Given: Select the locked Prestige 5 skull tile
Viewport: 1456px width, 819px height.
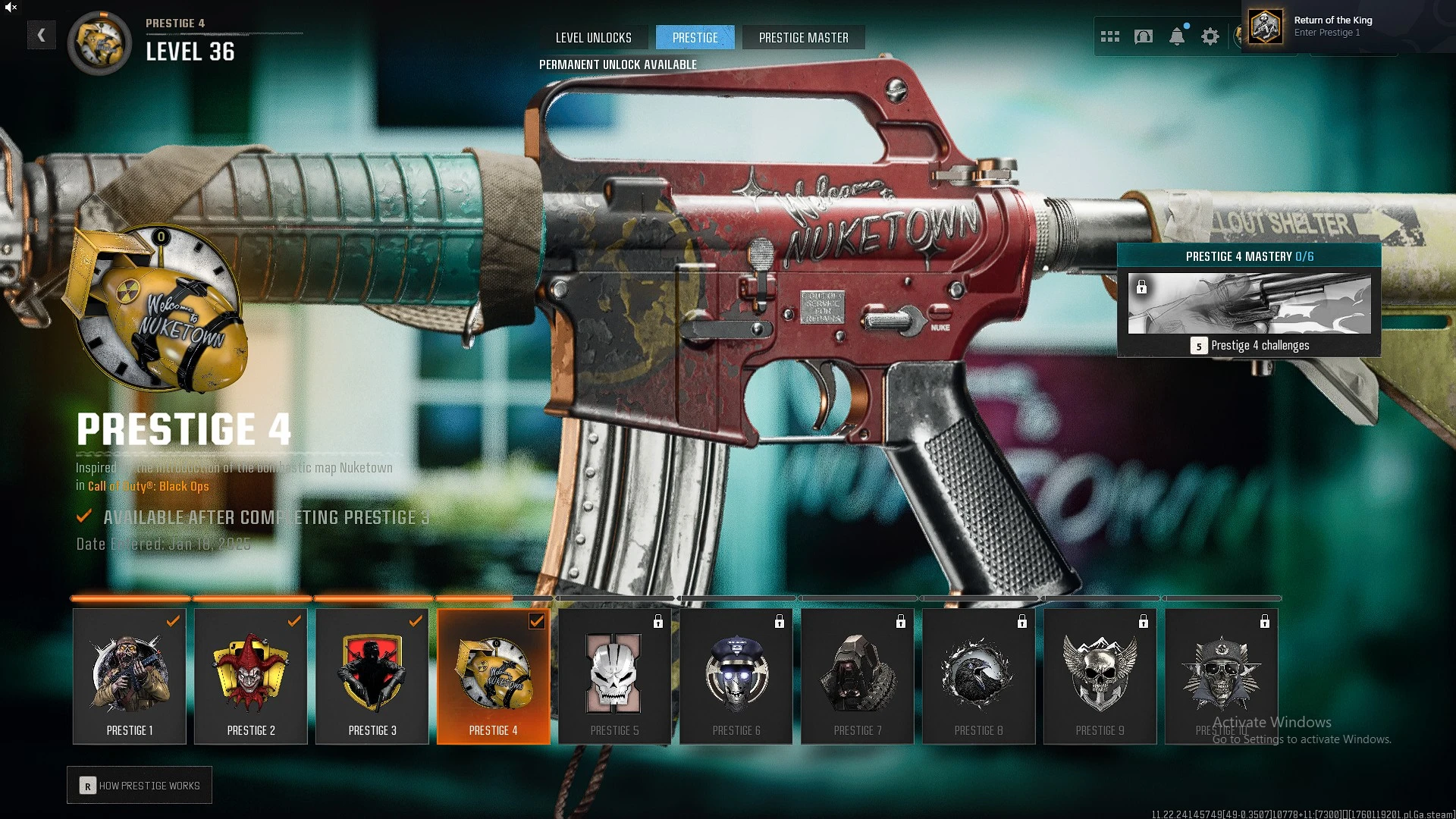Looking at the screenshot, I should (615, 676).
